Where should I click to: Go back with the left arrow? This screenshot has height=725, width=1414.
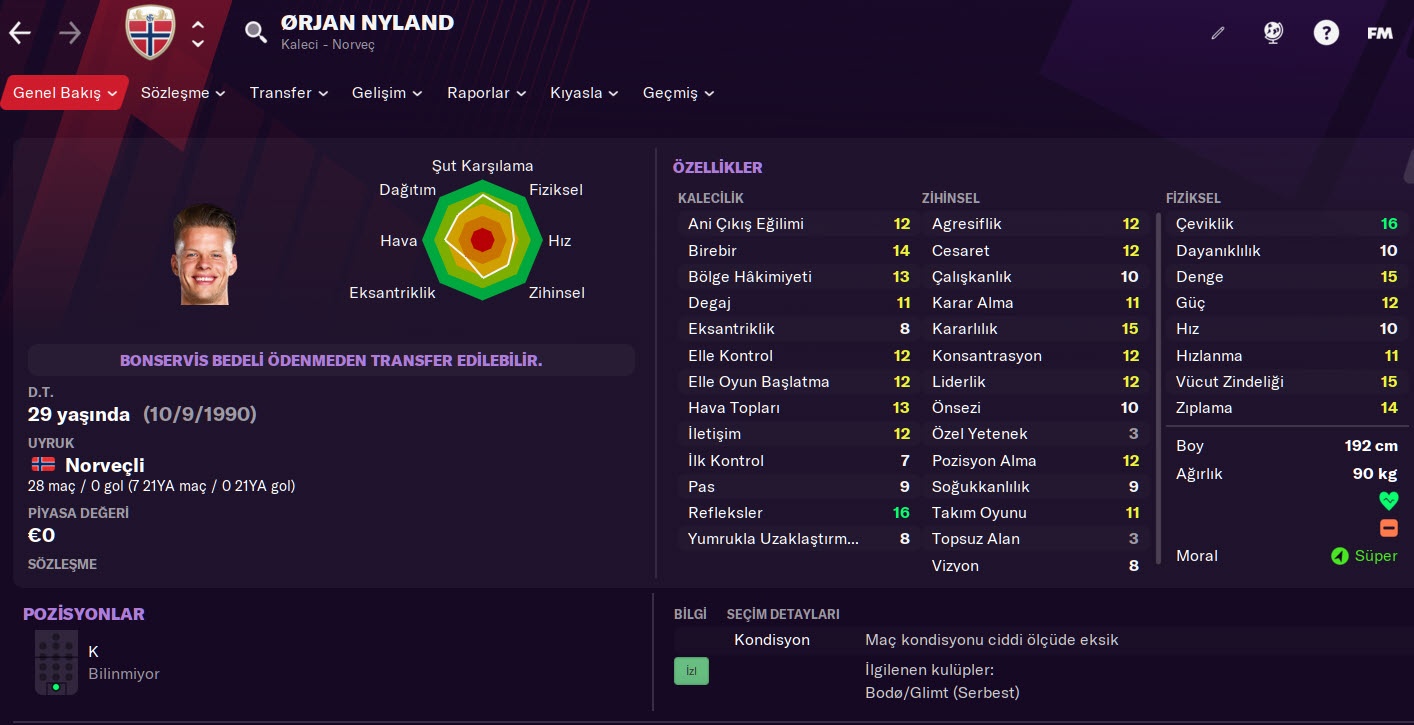click(20, 33)
